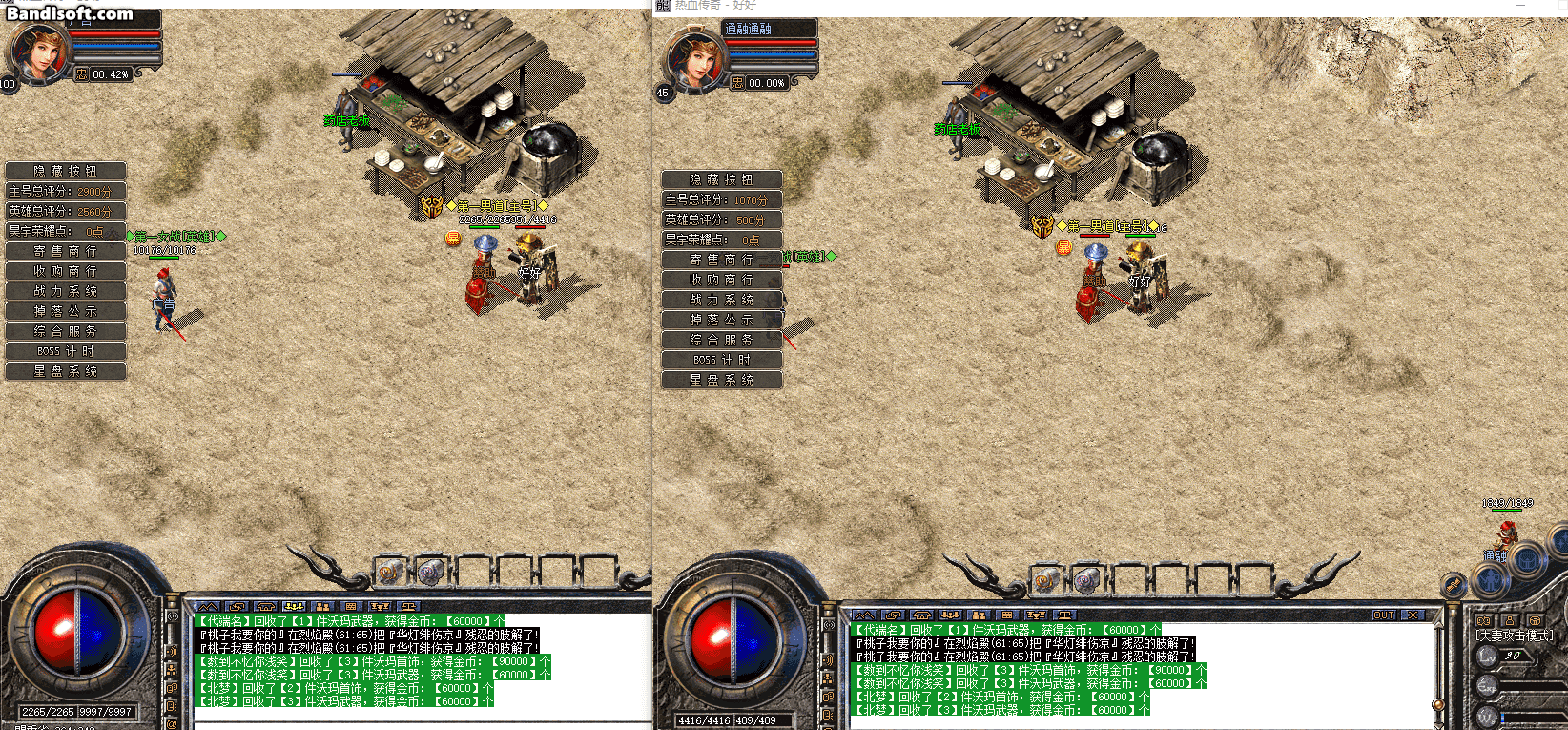Minimize the 热血传奇 - 好好 window
Image resolution: width=1568 pixels, height=730 pixels.
coord(1520,6)
